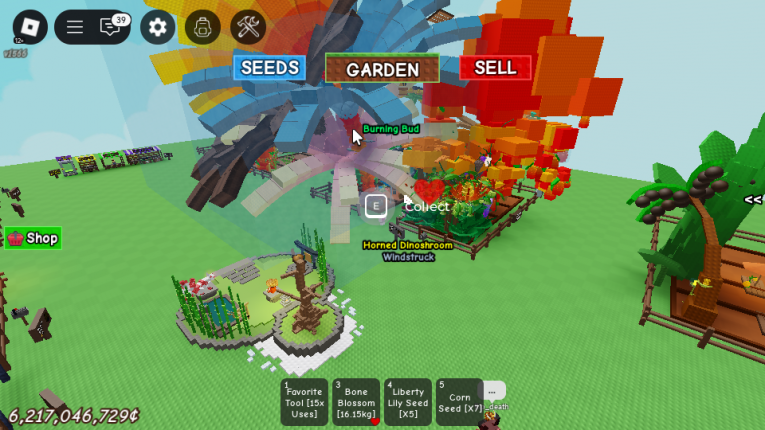Open the gear settings
This screenshot has height=430, width=765.
tap(157, 27)
